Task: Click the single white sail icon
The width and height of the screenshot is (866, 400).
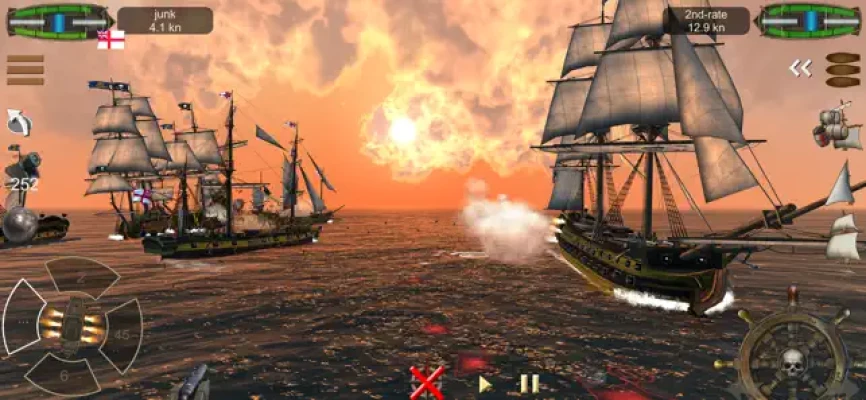Action: click(x=840, y=185)
